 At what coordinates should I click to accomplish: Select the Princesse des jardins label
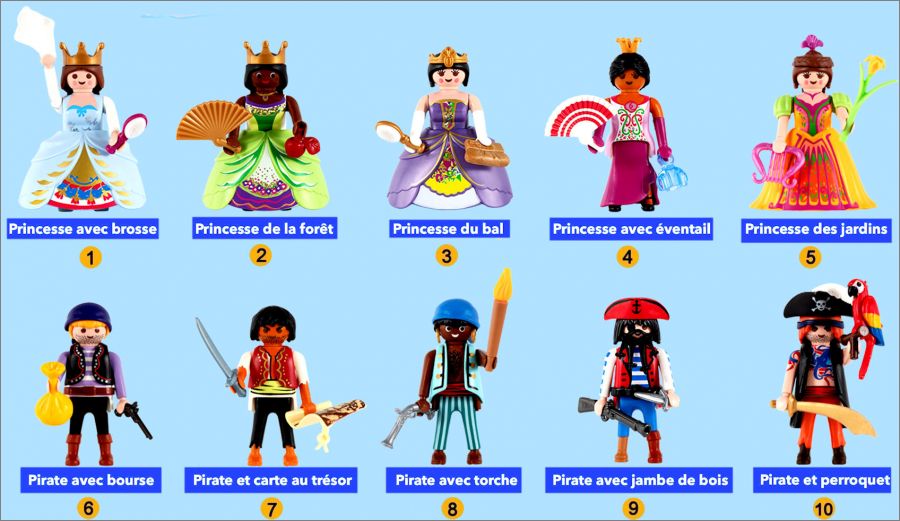click(x=815, y=229)
